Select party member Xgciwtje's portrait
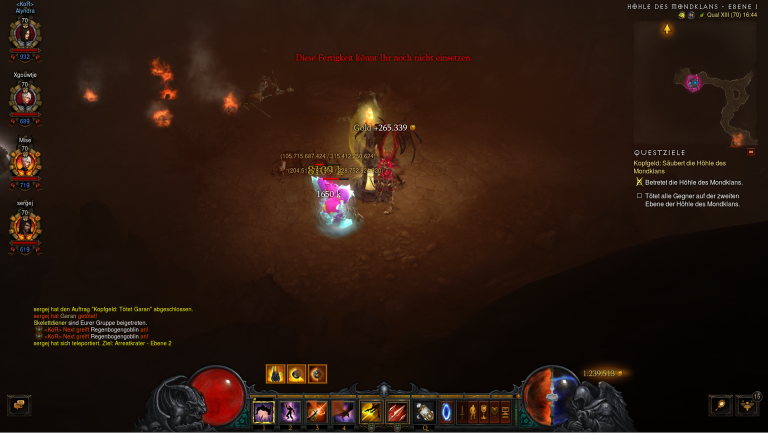This screenshot has width=768, height=435. coord(25,97)
